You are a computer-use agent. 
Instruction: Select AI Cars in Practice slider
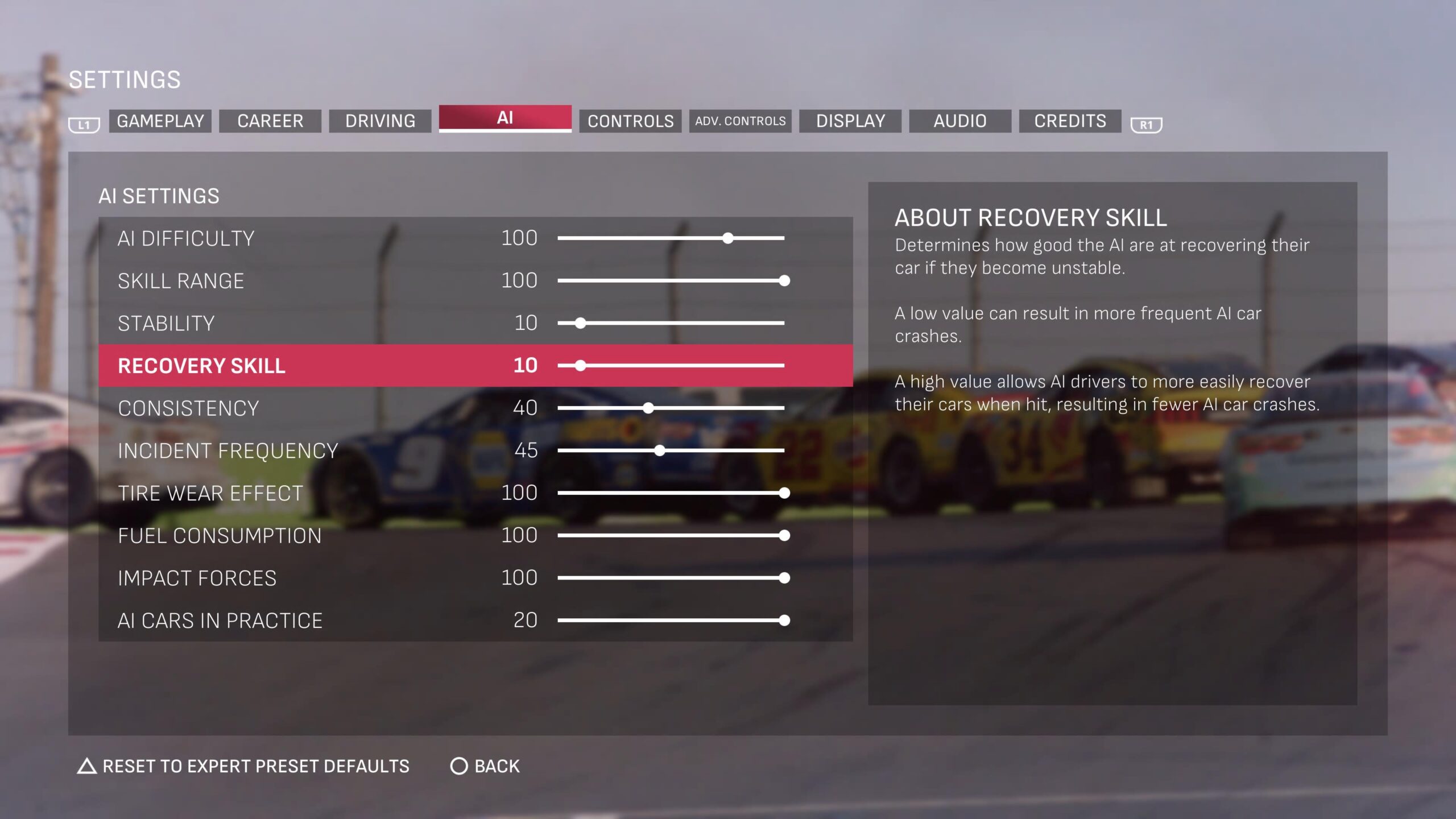click(x=671, y=621)
